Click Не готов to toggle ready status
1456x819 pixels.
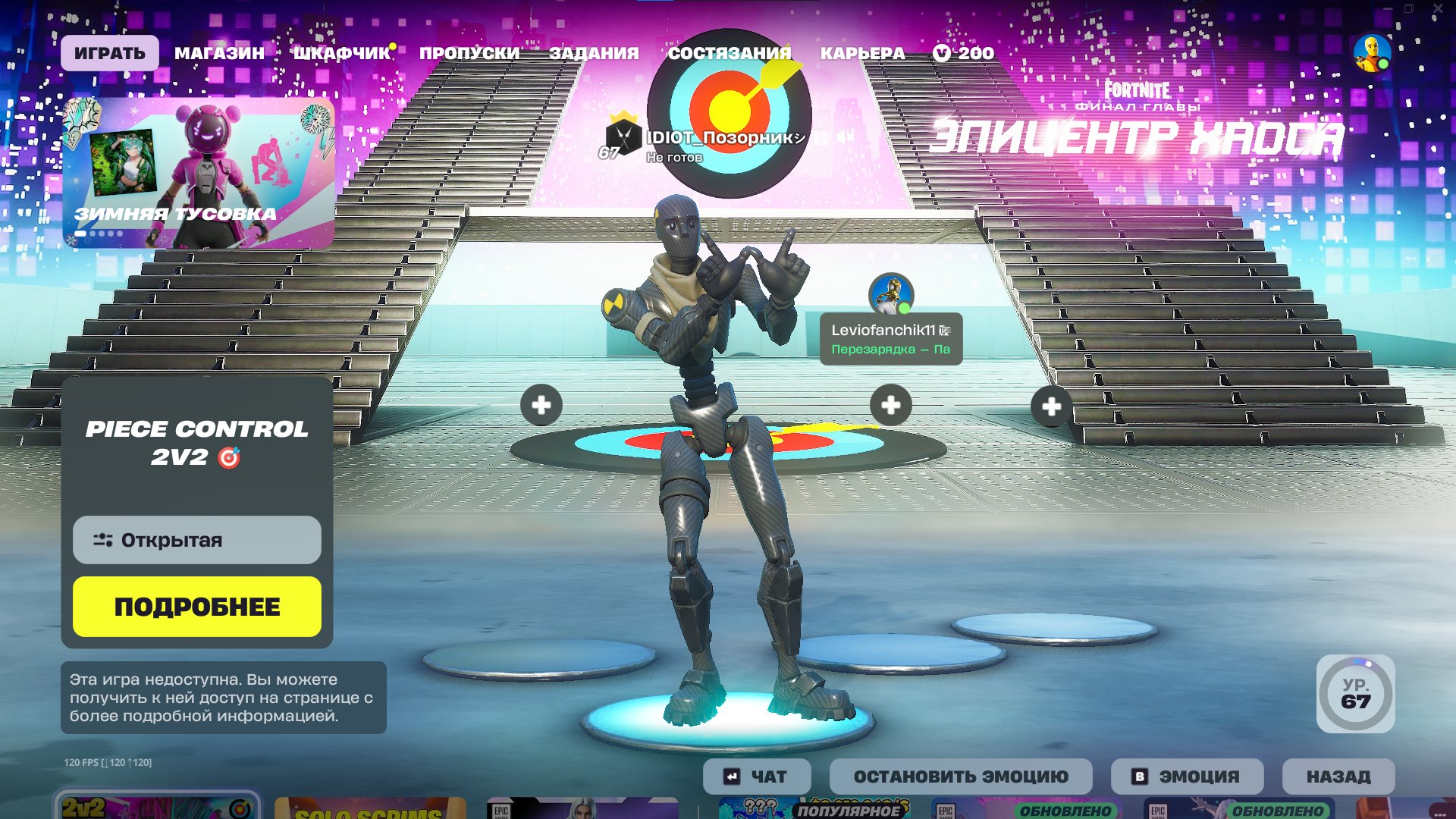tap(674, 157)
